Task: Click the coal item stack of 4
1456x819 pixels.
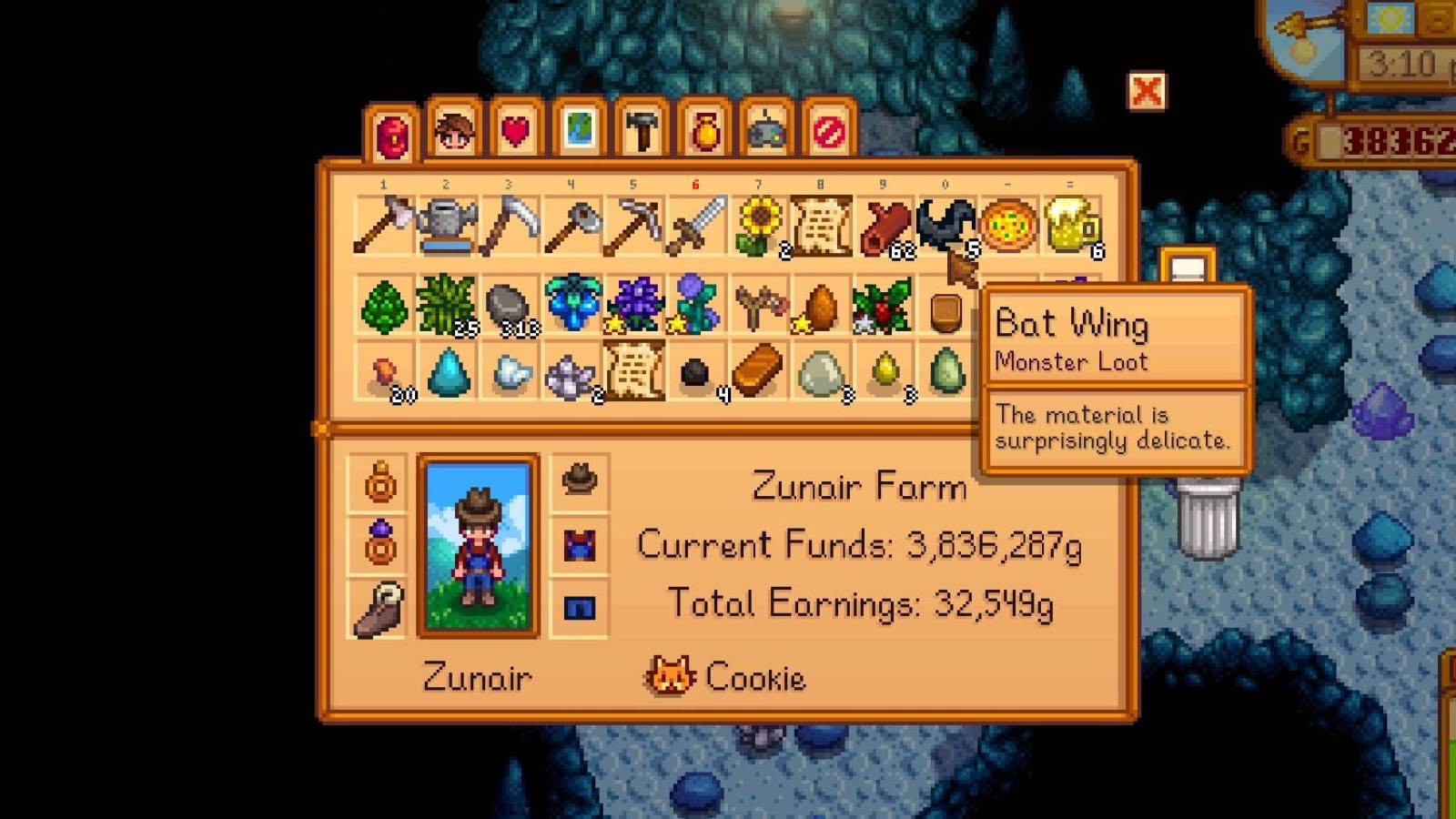Action: point(697,376)
